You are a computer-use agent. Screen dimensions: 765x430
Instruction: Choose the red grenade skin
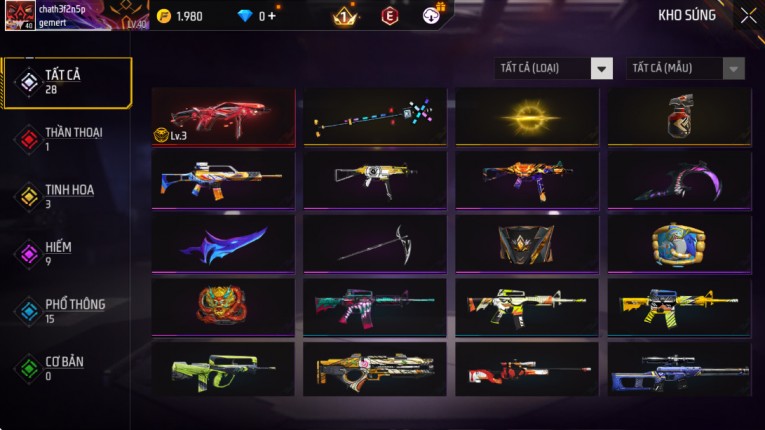pyautogui.click(x=679, y=117)
